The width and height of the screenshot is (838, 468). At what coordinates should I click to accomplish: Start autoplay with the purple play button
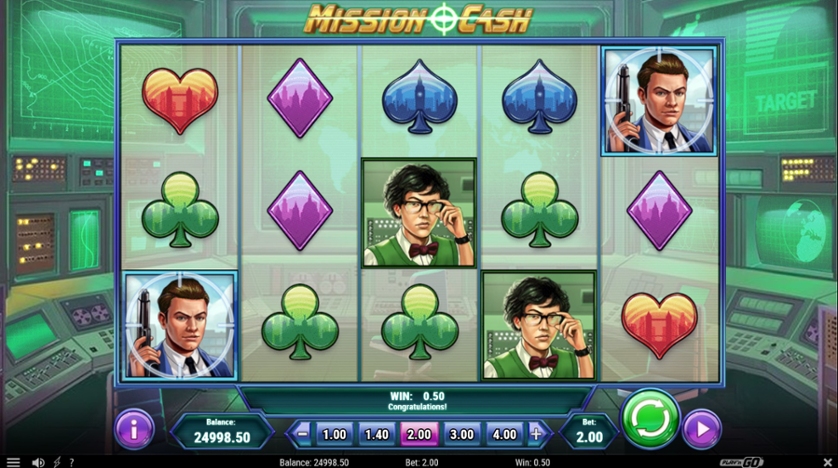(x=702, y=430)
